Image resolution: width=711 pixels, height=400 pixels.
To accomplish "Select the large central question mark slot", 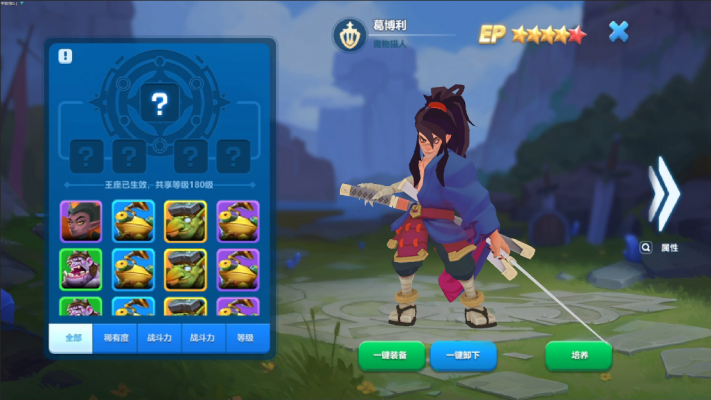I will [x=160, y=102].
